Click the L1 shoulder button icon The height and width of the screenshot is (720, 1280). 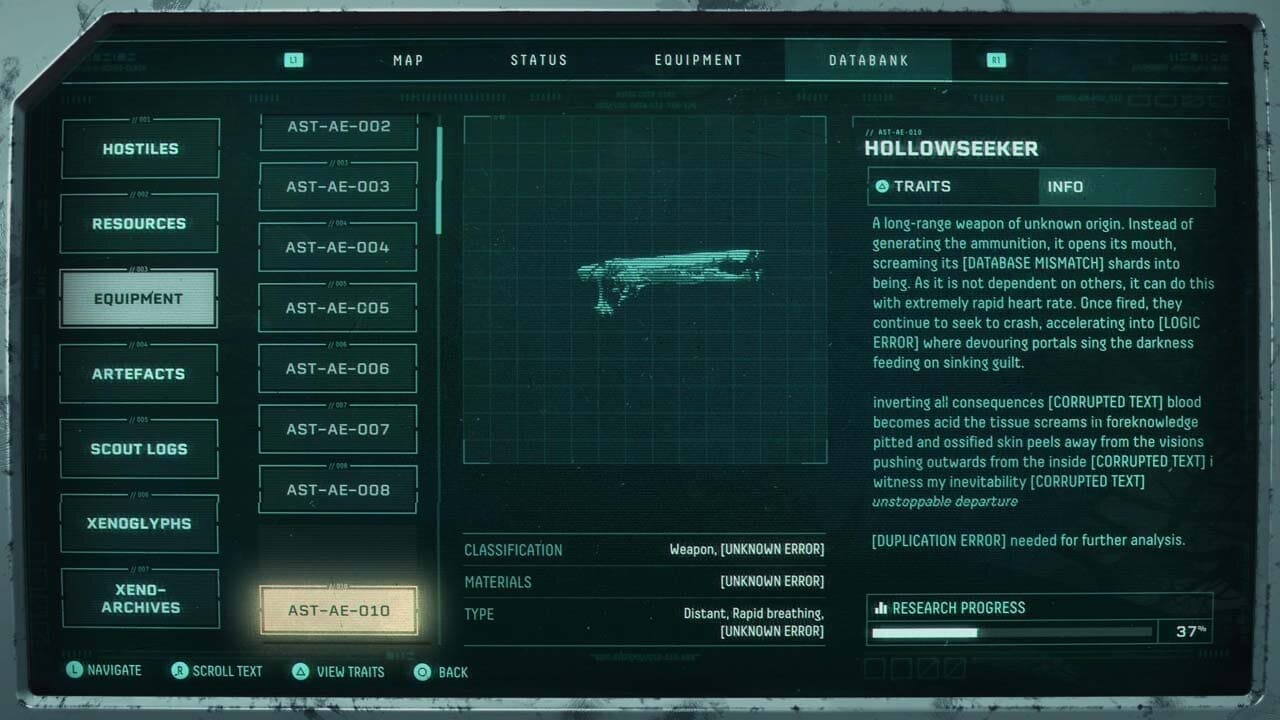[x=293, y=59]
